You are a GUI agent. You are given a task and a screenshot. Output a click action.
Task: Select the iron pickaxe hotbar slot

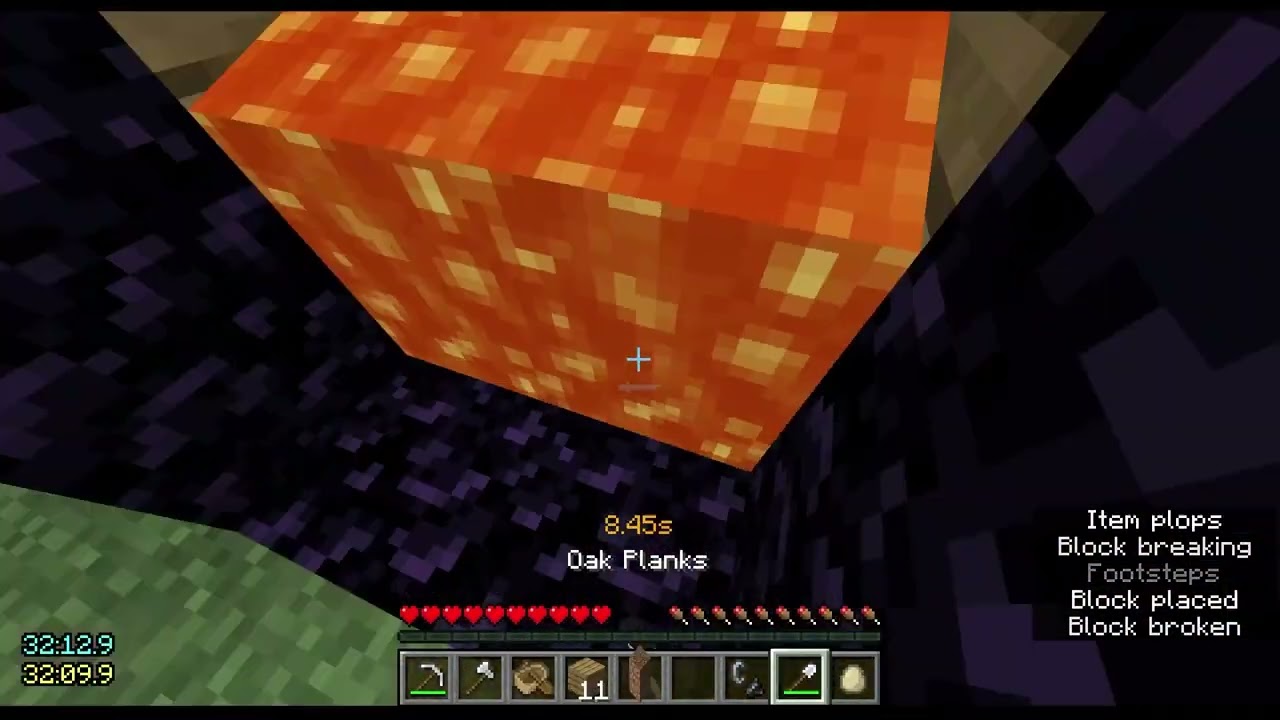(426, 677)
